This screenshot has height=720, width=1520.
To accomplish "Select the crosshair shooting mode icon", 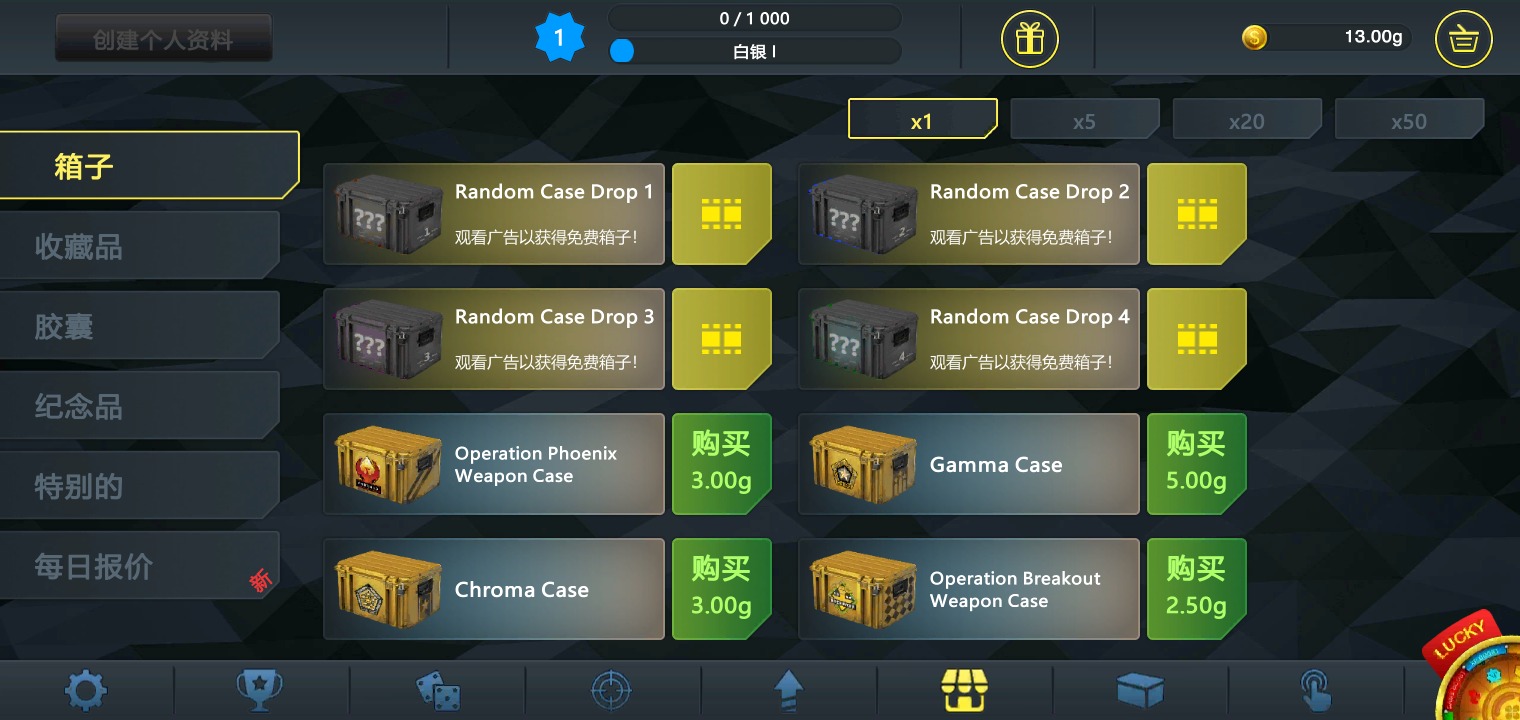I will (x=612, y=690).
